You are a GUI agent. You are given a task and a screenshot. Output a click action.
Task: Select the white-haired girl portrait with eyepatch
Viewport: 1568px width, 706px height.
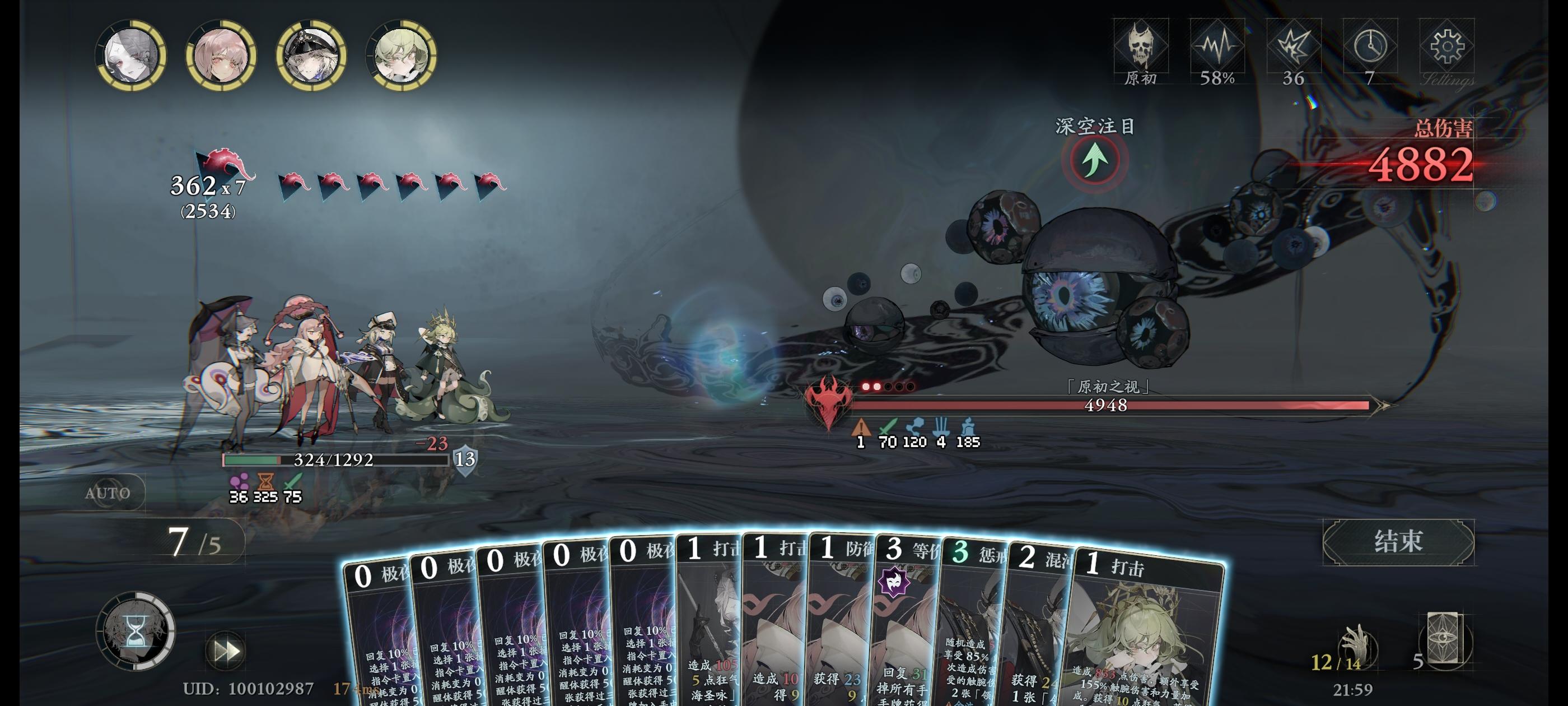pyautogui.click(x=132, y=56)
